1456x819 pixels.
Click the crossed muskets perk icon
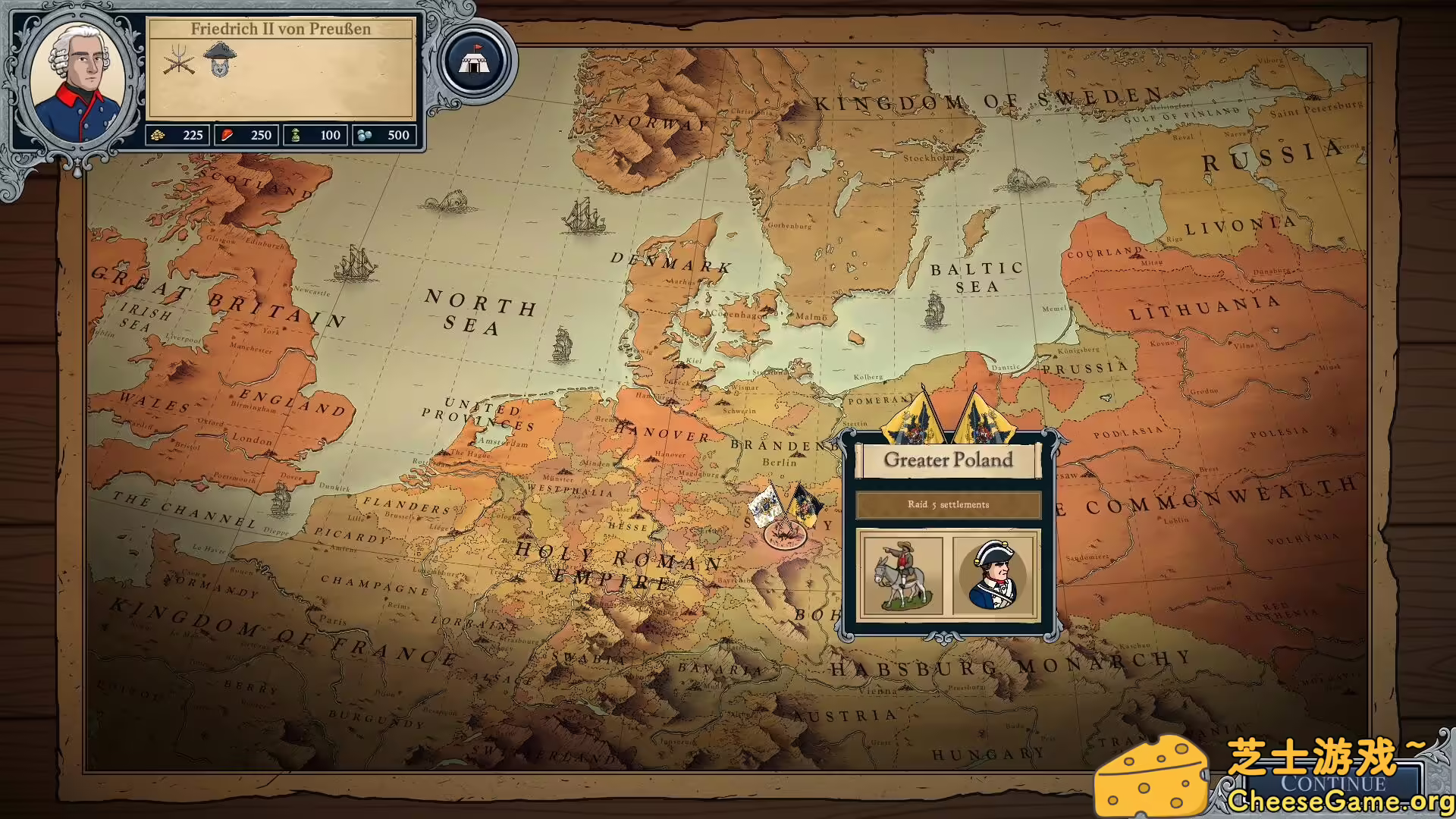coord(179,60)
